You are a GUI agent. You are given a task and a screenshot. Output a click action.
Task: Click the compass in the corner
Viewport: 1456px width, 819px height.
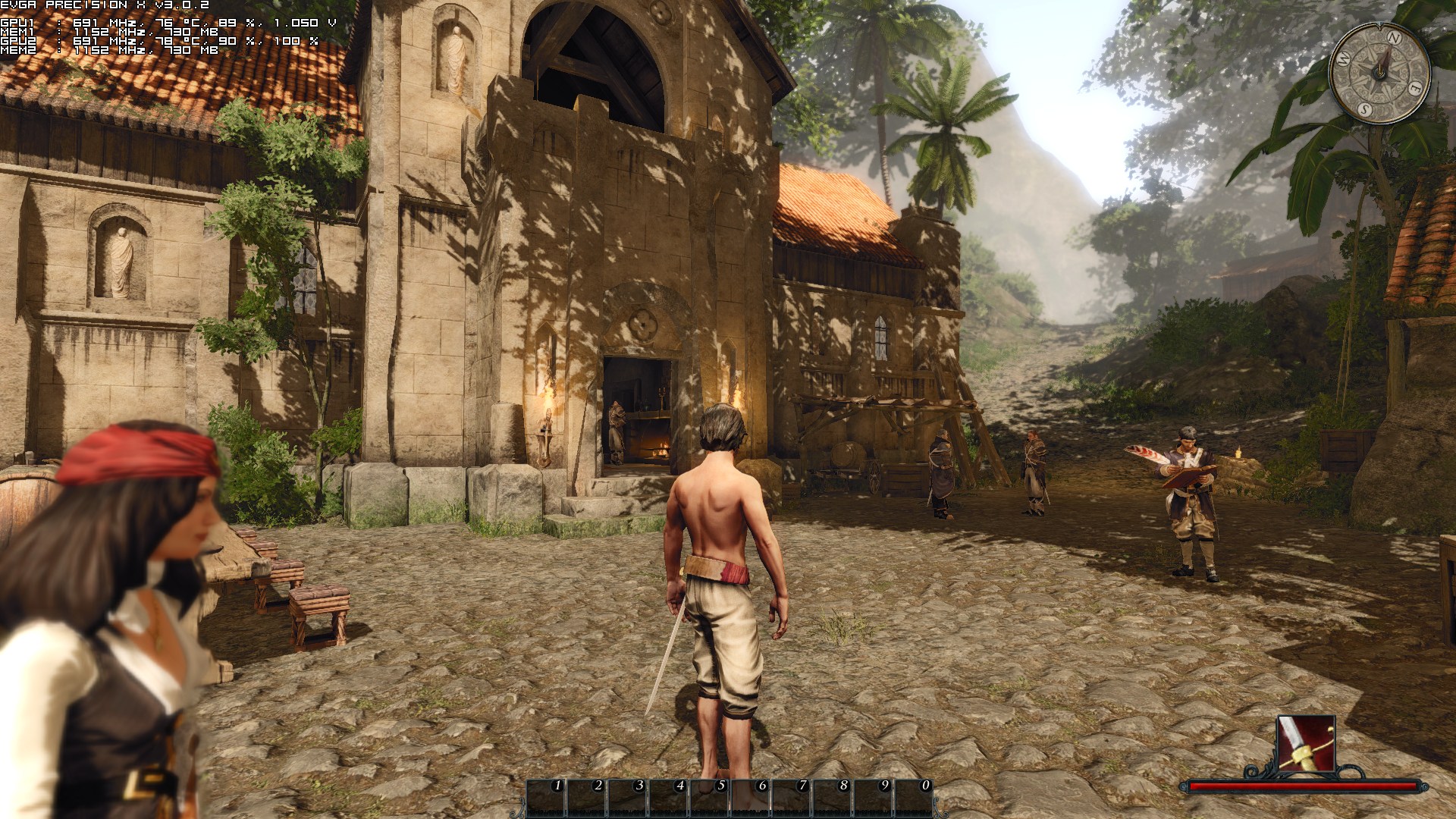pos(1380,74)
